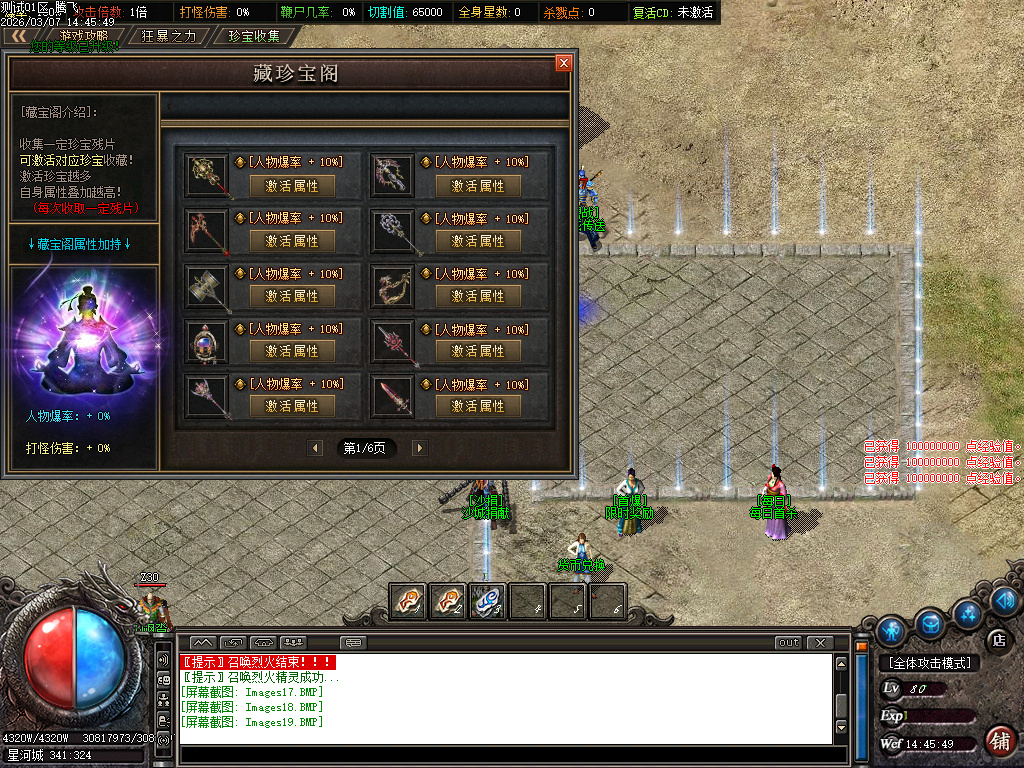Select the 珍宝收集 tab
The height and width of the screenshot is (768, 1024).
[254, 36]
